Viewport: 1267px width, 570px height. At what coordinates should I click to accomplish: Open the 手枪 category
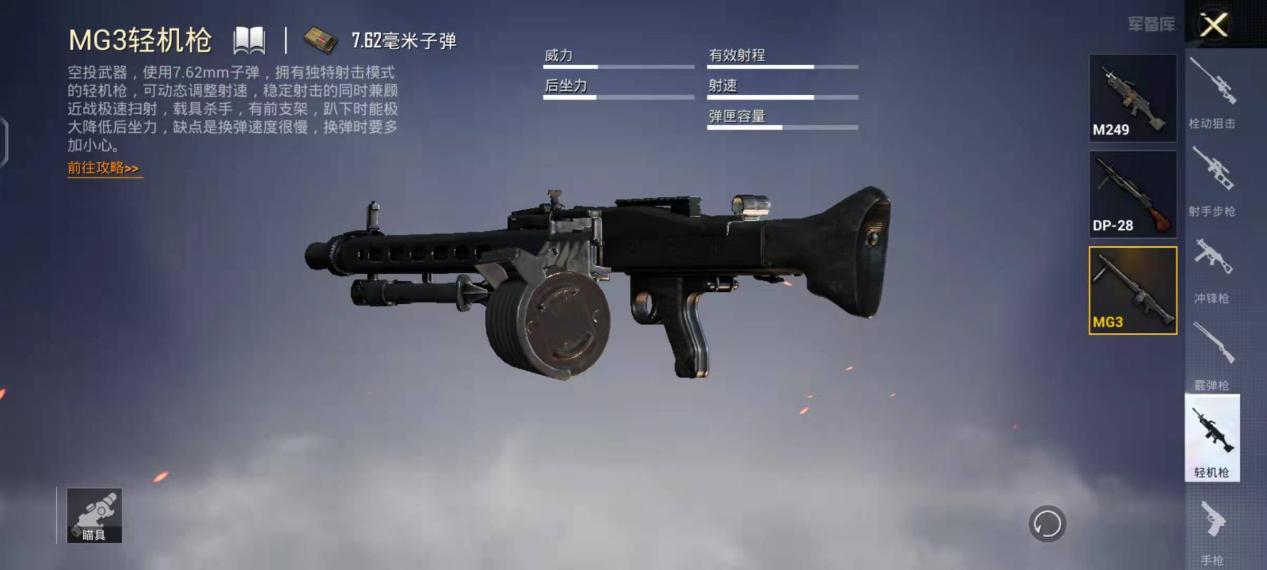[1212, 530]
